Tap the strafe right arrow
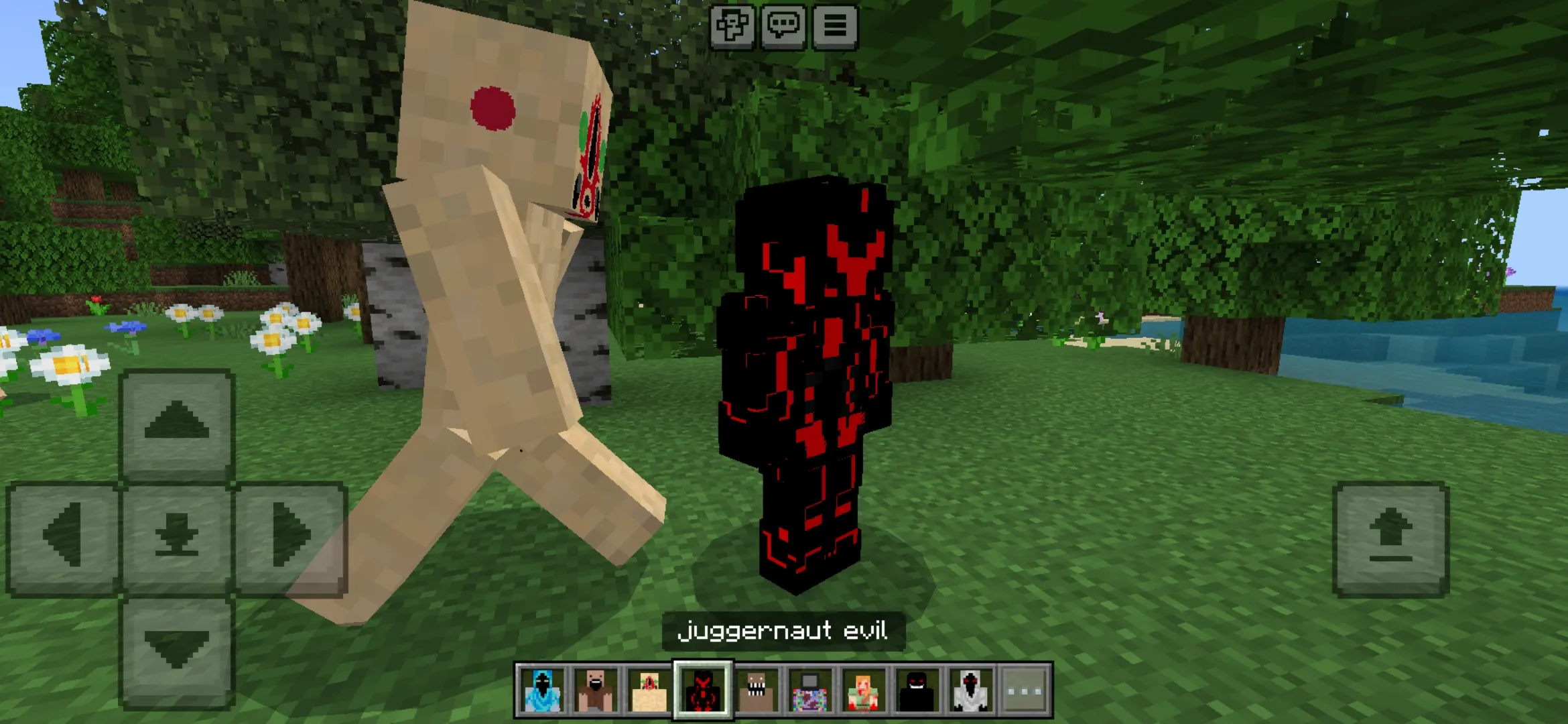The width and height of the screenshot is (1568, 724). (x=291, y=537)
